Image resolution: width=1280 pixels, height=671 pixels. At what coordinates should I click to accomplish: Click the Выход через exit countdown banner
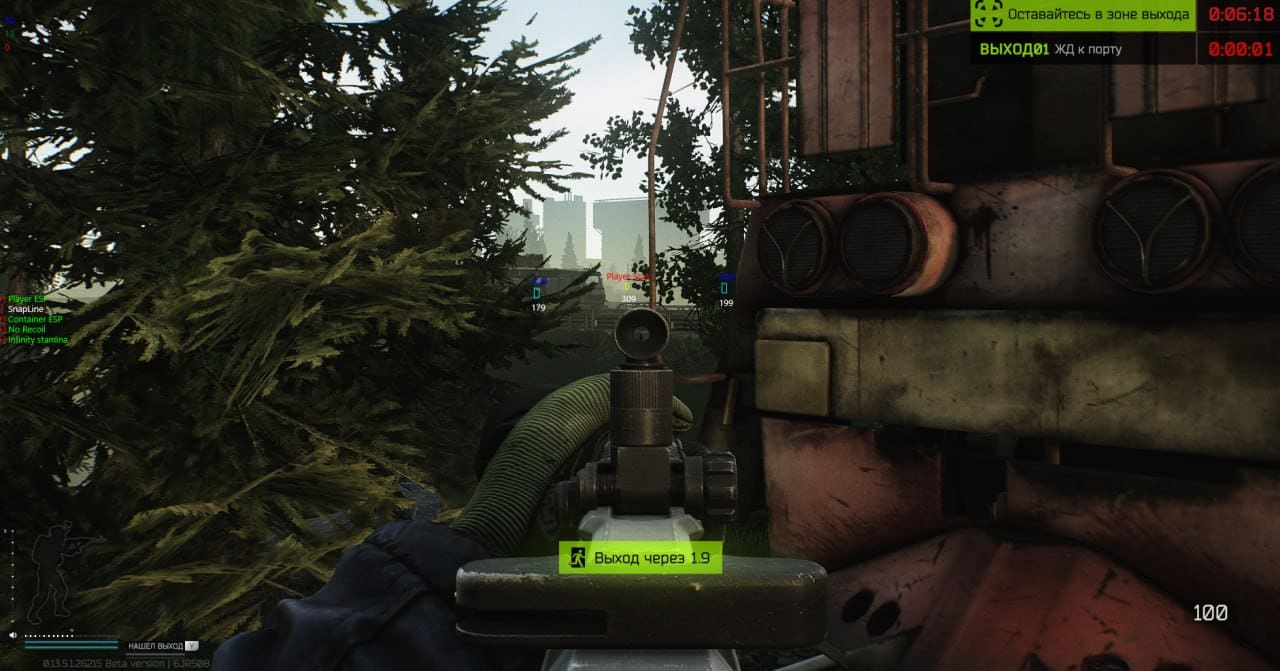pos(640,558)
